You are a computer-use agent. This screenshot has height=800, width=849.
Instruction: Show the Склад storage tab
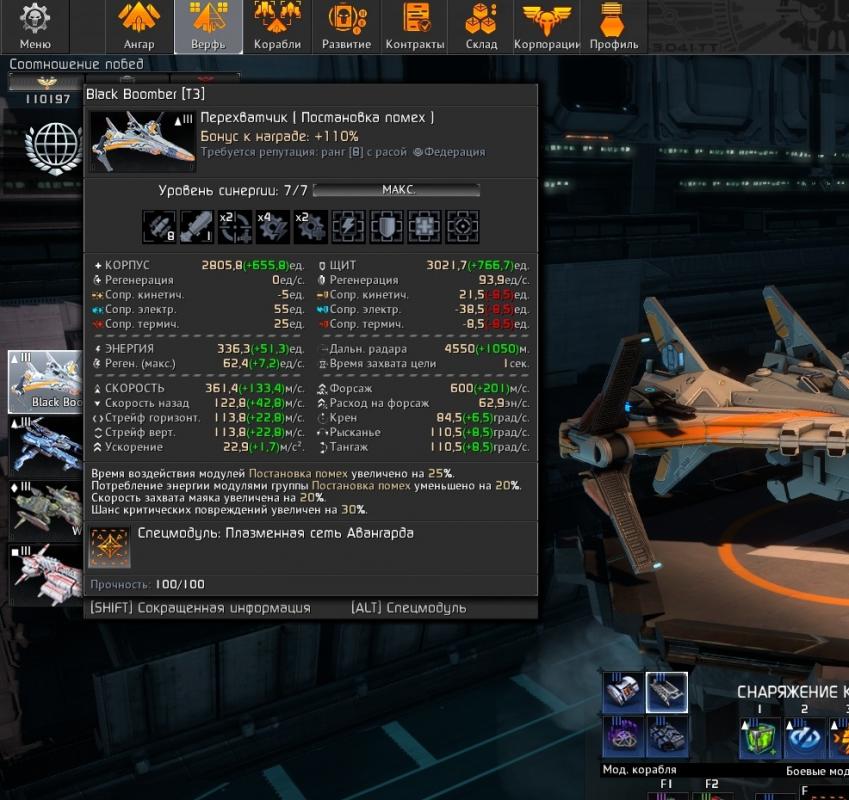pos(481,27)
